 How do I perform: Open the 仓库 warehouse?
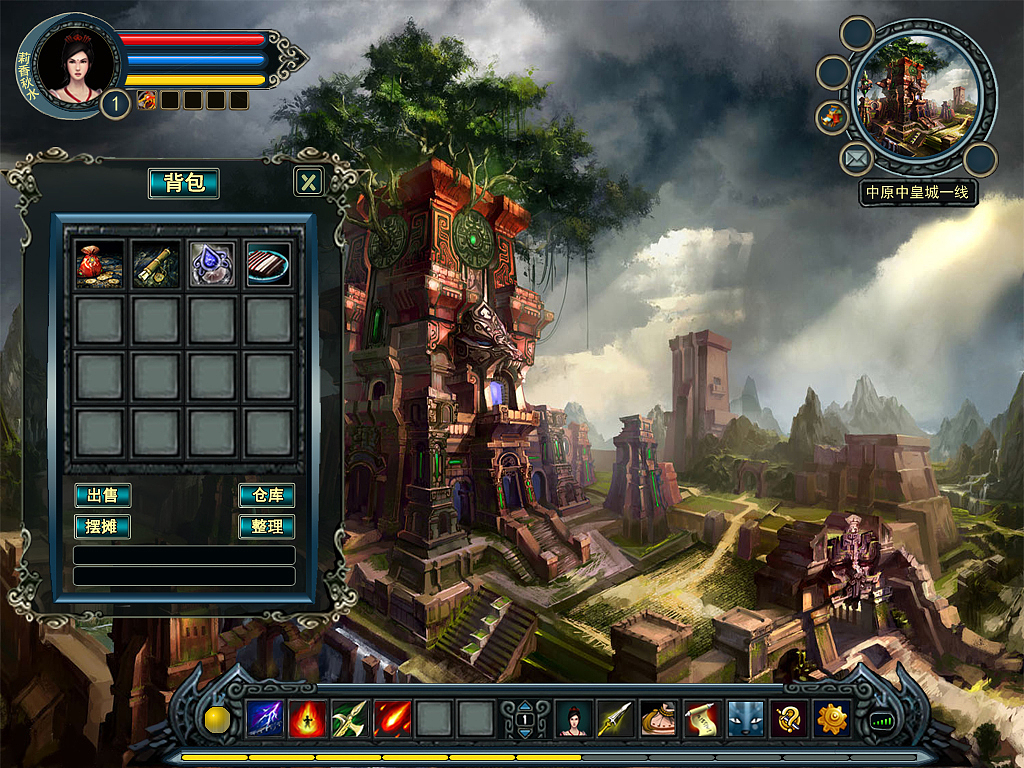point(266,495)
